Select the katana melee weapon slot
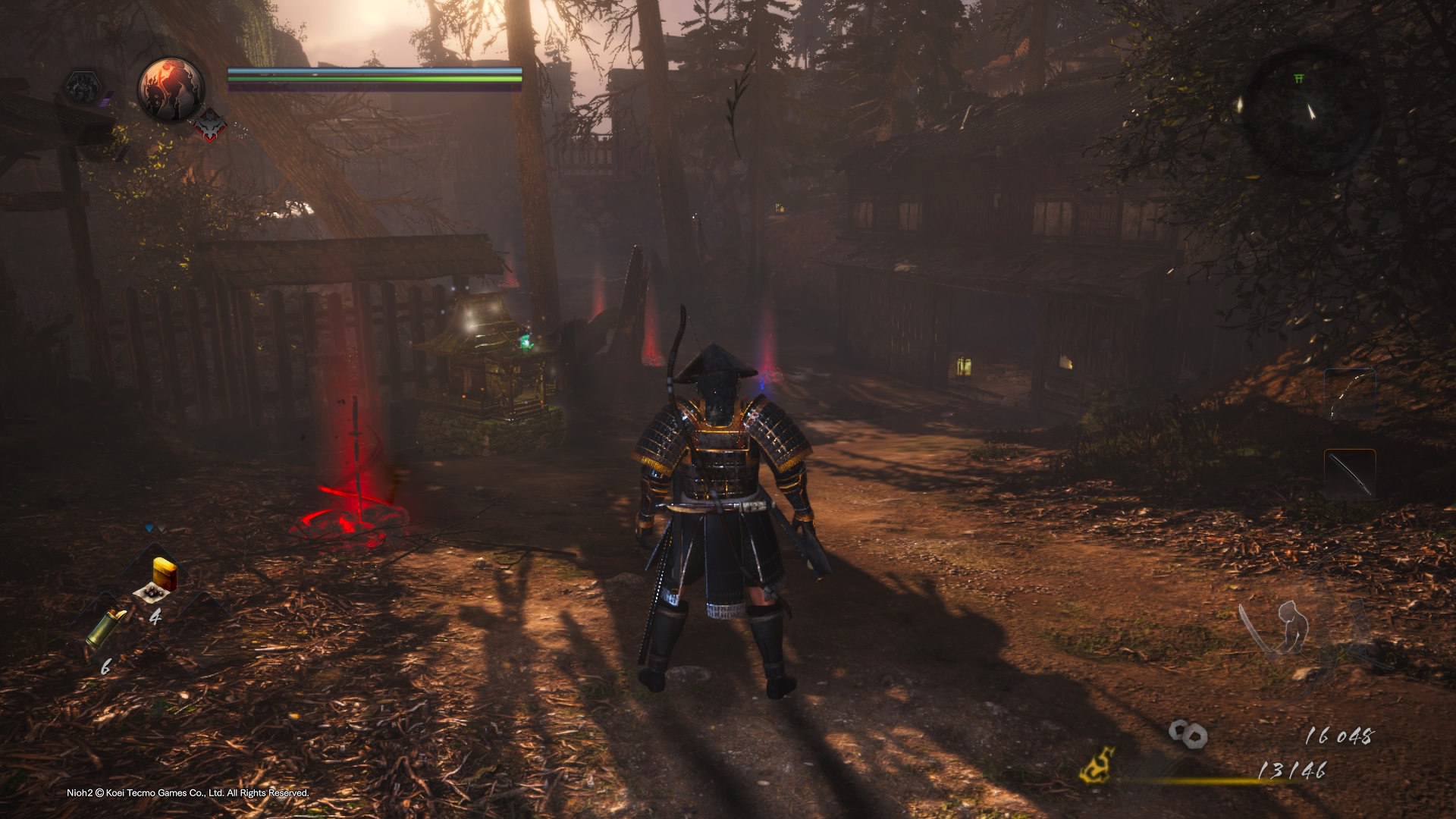 (x=1350, y=474)
